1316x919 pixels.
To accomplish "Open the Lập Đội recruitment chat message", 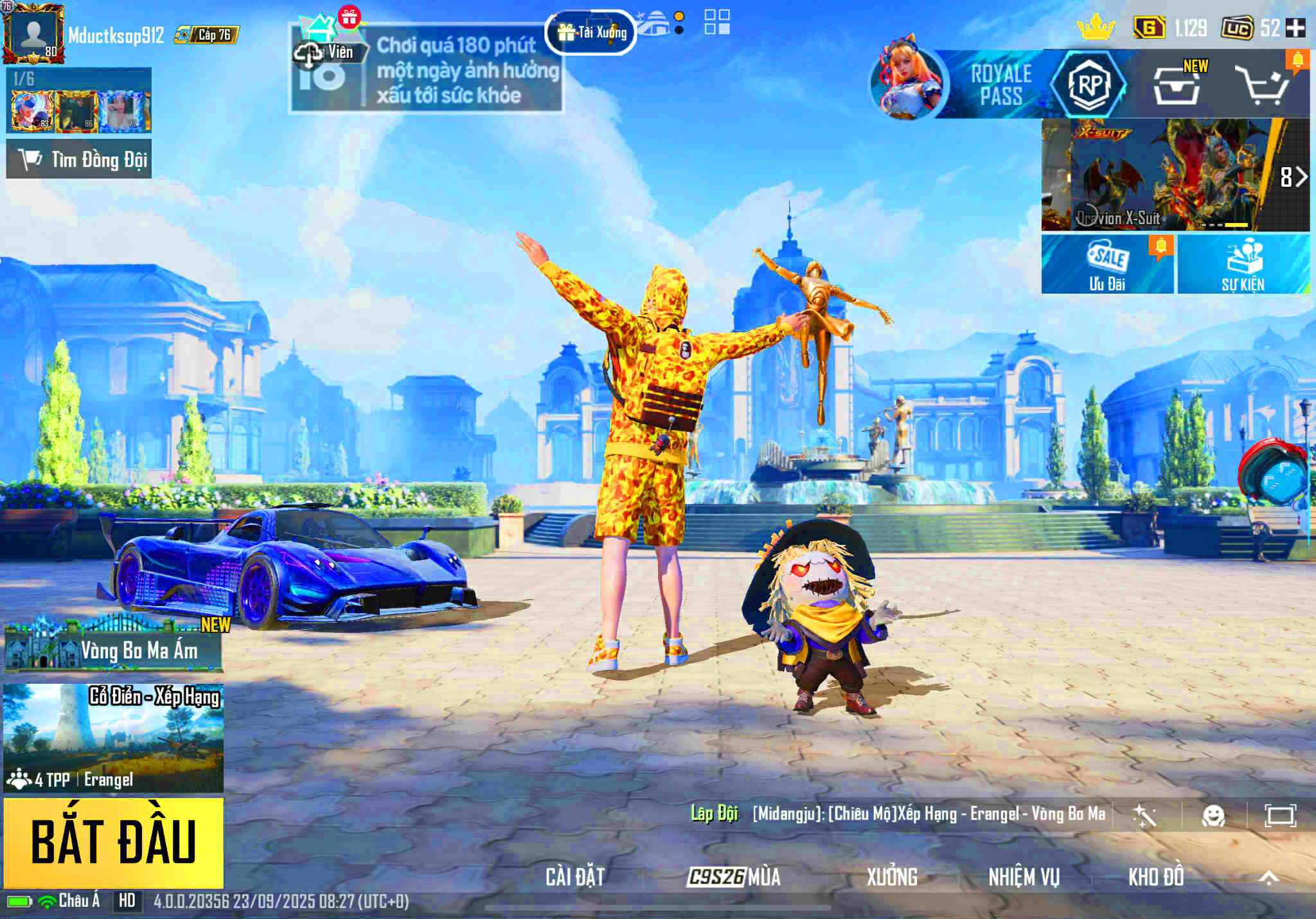I will 900,814.
